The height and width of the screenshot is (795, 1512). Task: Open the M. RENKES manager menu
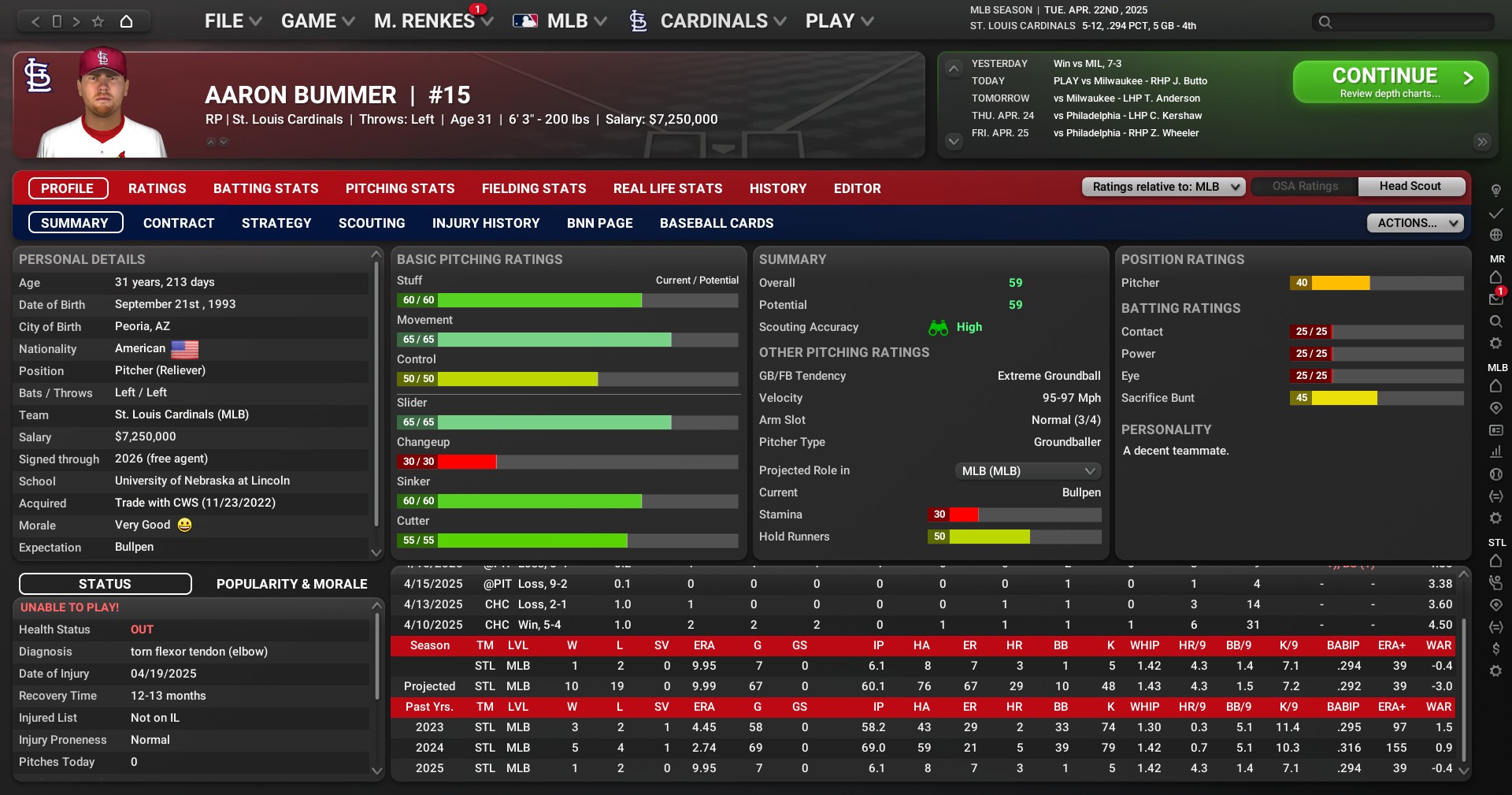point(432,21)
